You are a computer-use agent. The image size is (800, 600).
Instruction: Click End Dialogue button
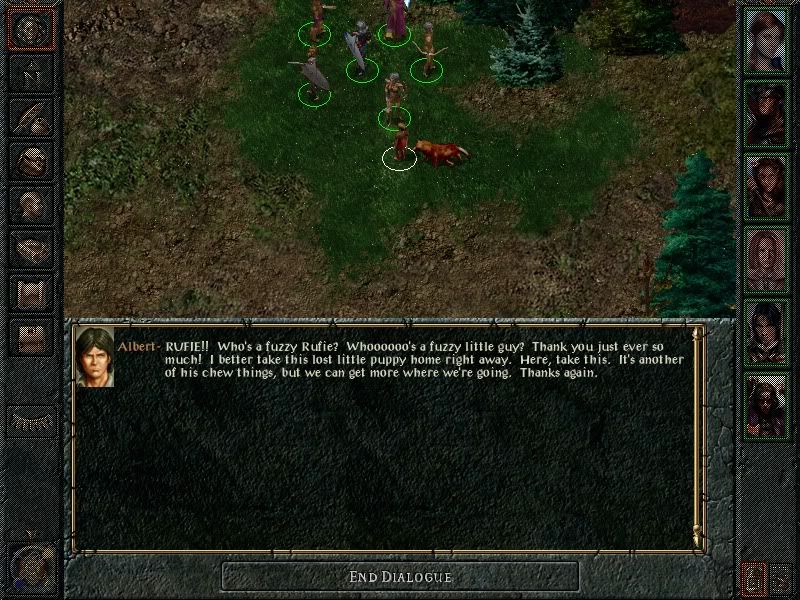(400, 576)
